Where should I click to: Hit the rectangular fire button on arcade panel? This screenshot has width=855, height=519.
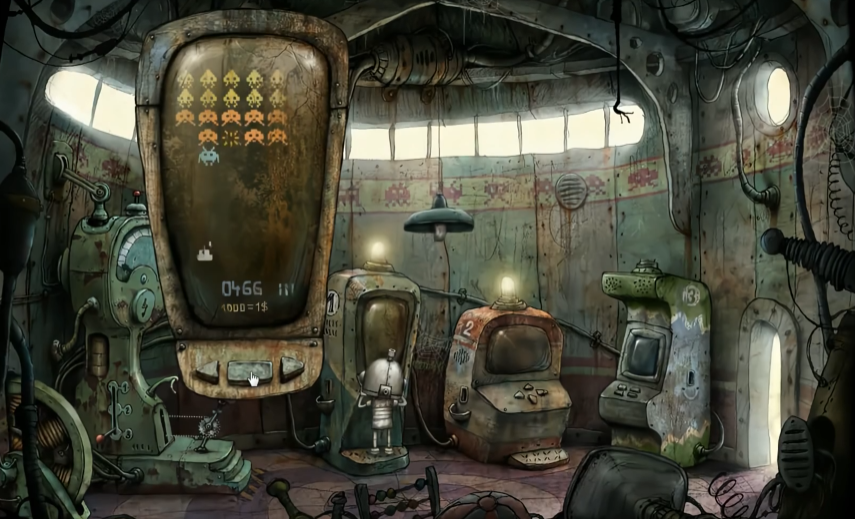pyautogui.click(x=248, y=371)
